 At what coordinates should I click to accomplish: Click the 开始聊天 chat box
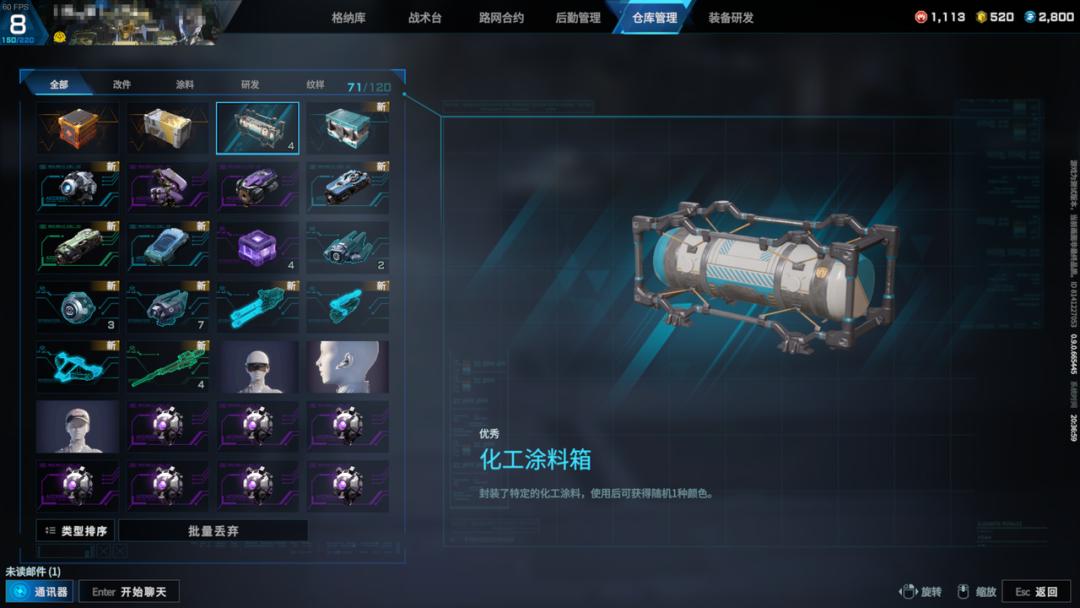(129, 592)
